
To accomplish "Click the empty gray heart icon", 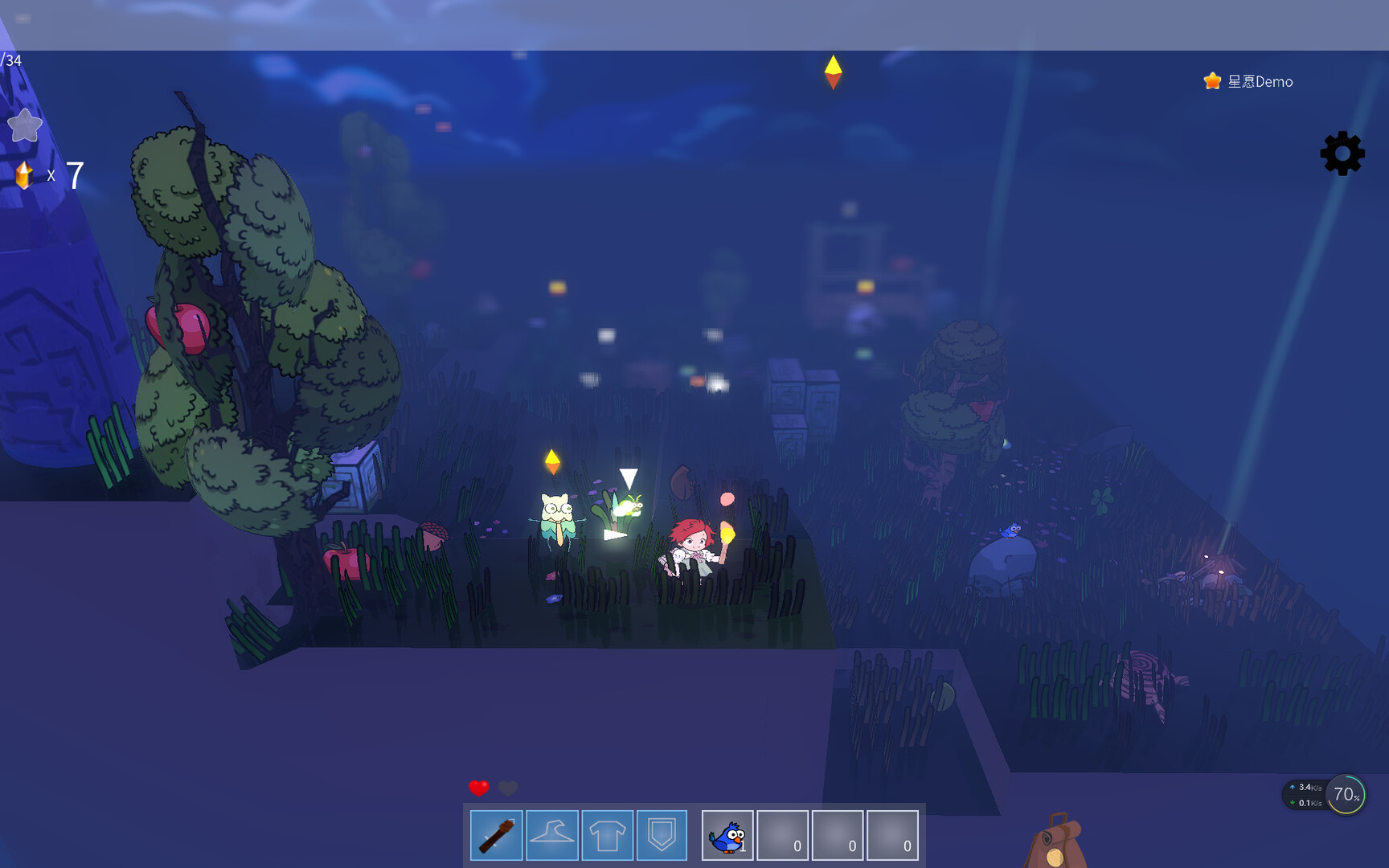I will coord(506,788).
